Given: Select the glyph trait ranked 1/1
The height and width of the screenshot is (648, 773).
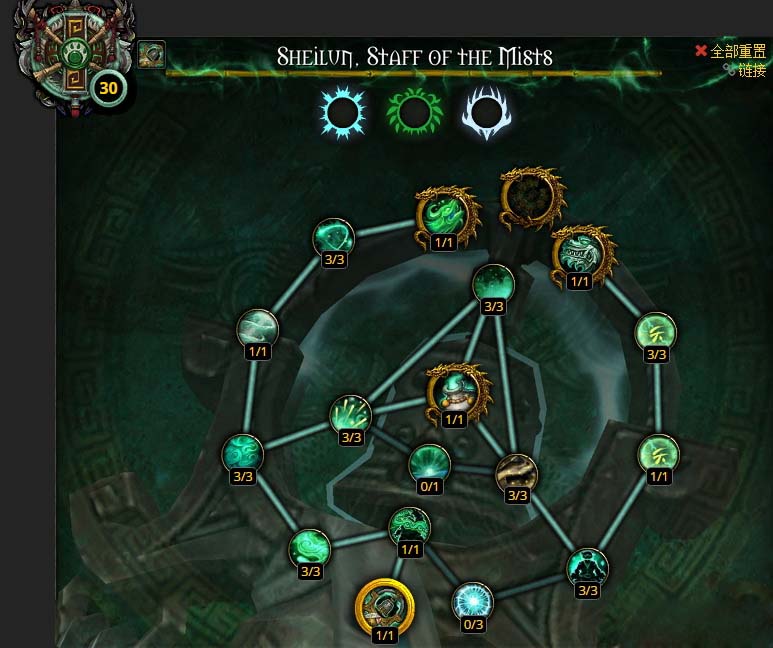Looking at the screenshot, I should (x=658, y=454).
